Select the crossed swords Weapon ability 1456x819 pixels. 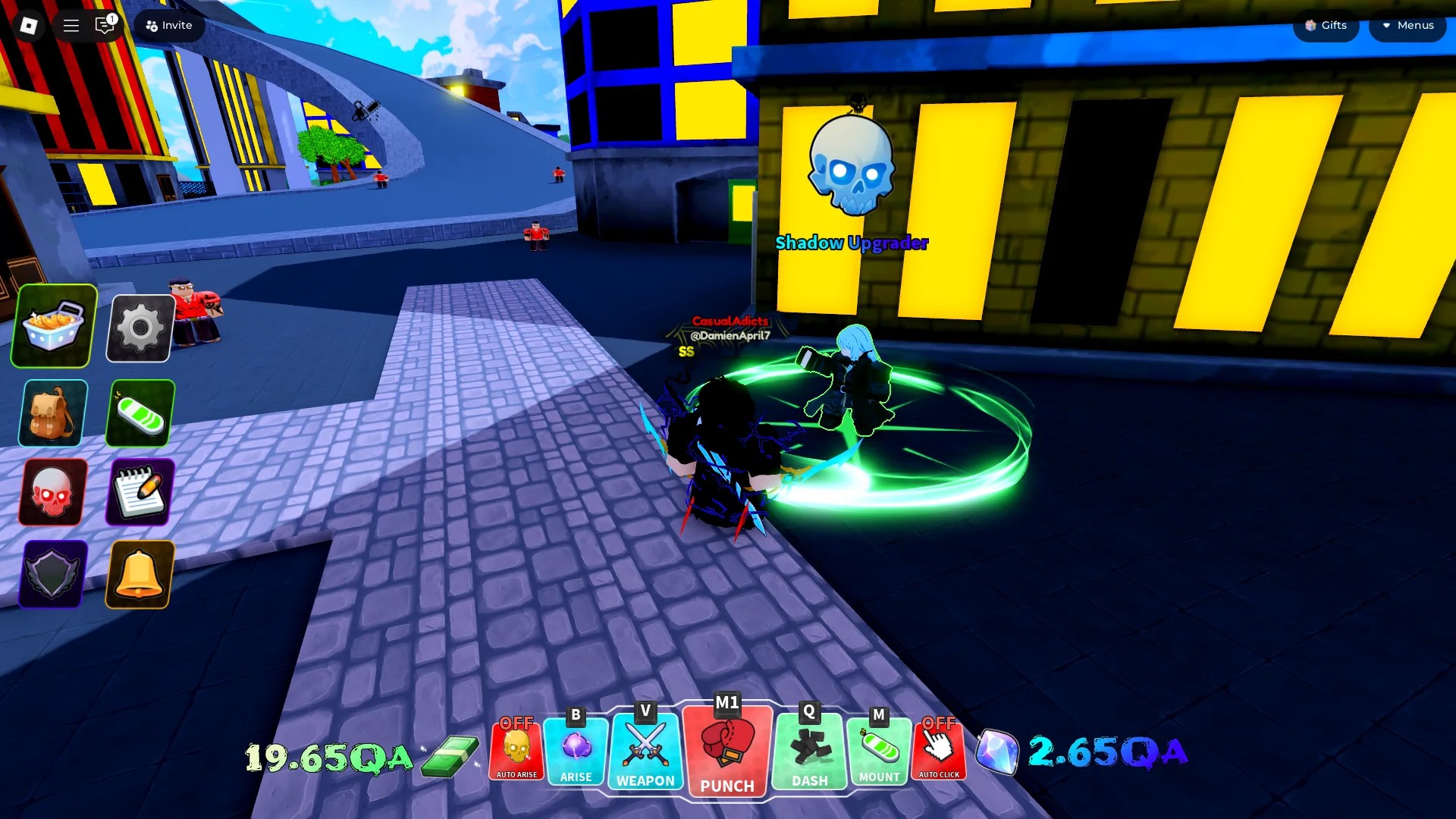click(x=645, y=751)
